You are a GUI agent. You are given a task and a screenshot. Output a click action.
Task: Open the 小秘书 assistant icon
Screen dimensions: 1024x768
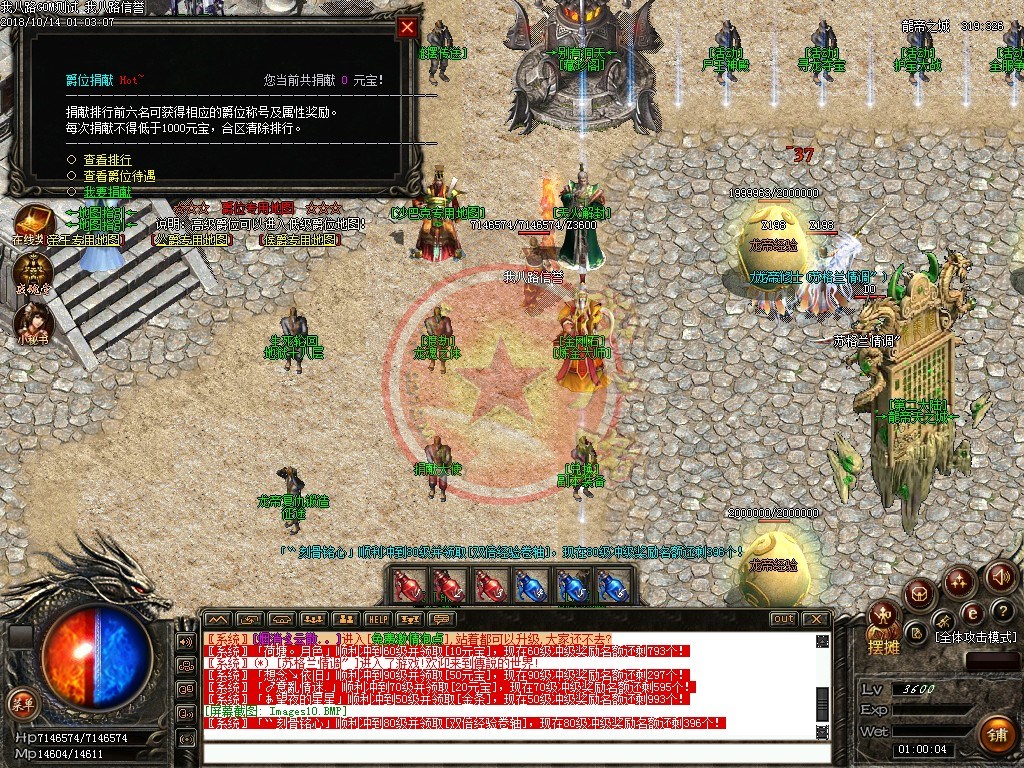click(x=33, y=322)
